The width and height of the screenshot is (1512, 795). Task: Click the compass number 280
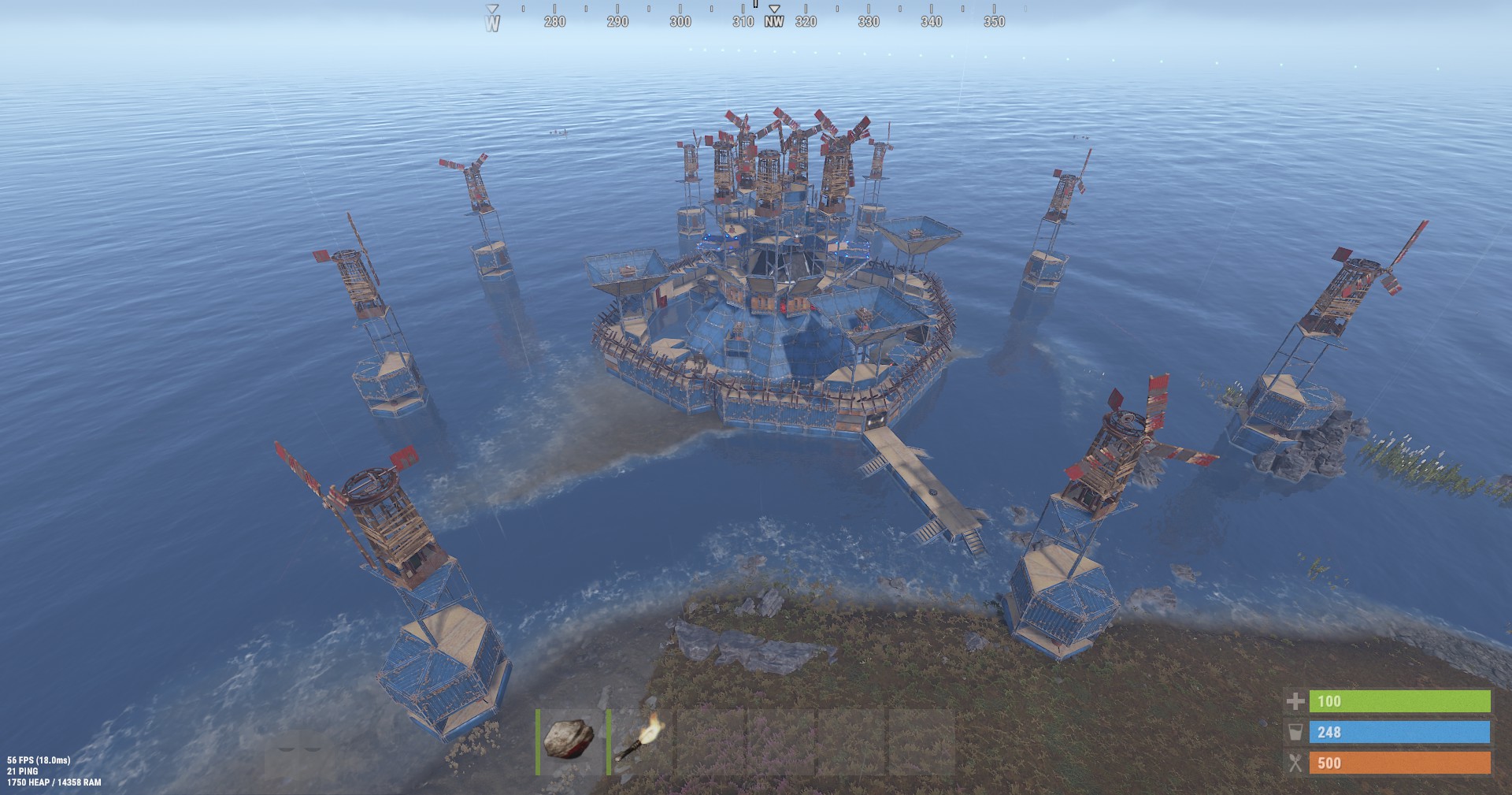pyautogui.click(x=555, y=22)
